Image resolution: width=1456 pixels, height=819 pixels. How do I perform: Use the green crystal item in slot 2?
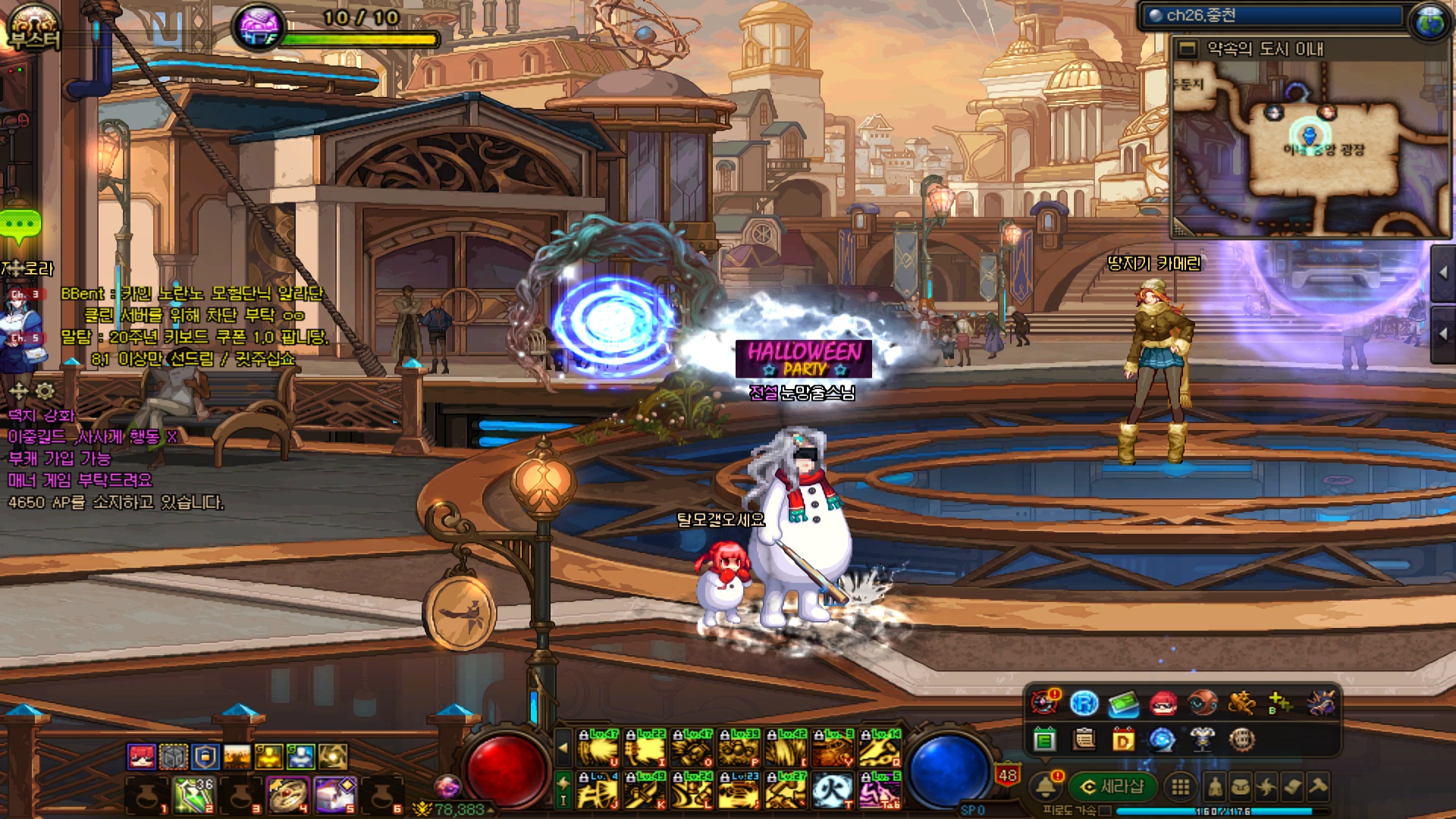coord(194,795)
